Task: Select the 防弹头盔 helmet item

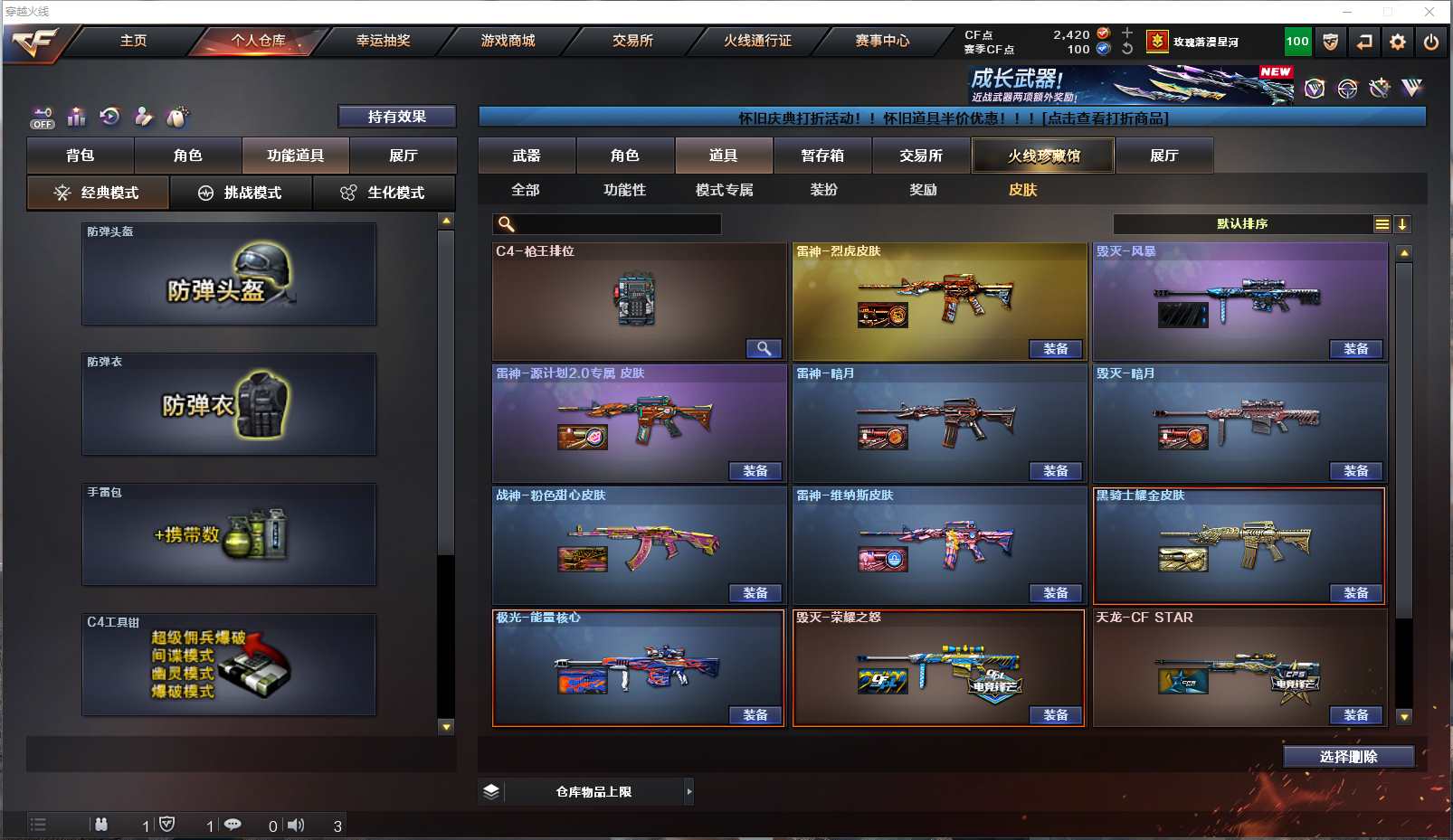Action: (229, 274)
